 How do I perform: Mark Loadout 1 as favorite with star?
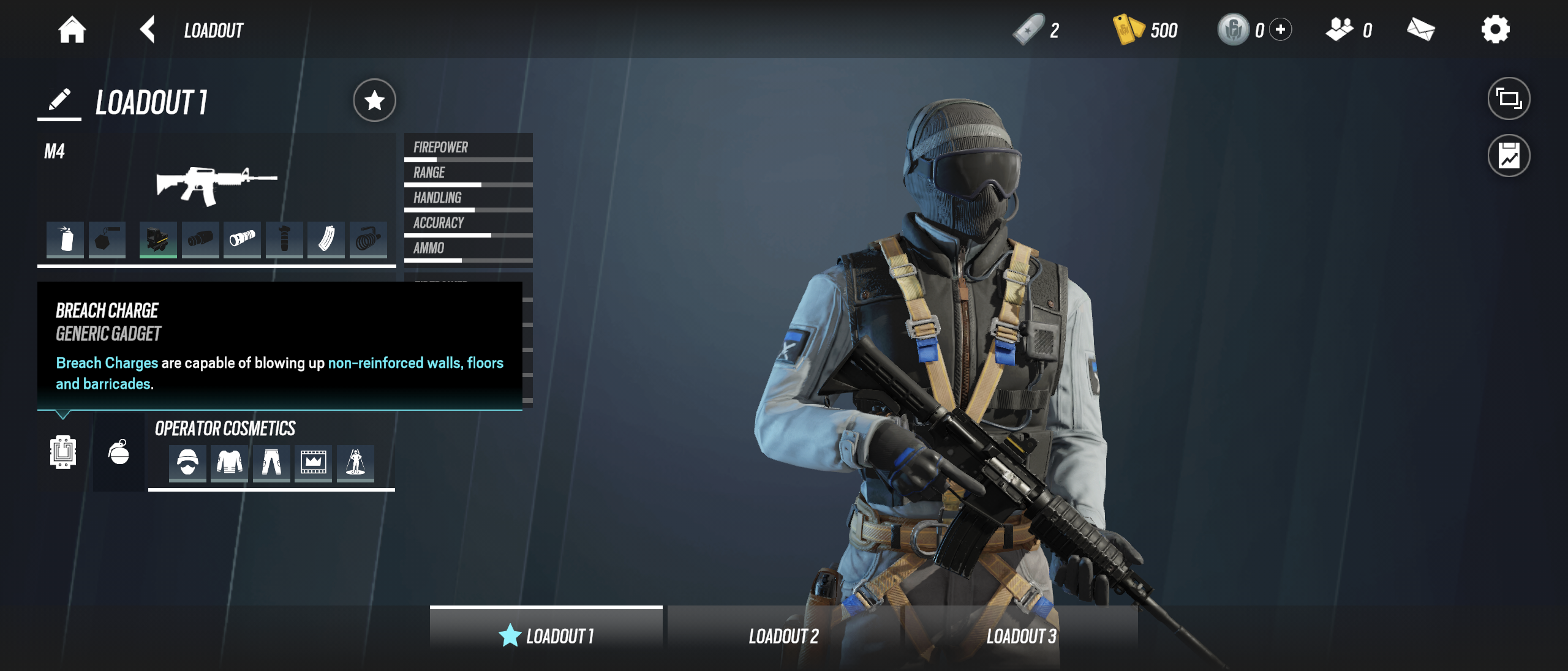374,100
